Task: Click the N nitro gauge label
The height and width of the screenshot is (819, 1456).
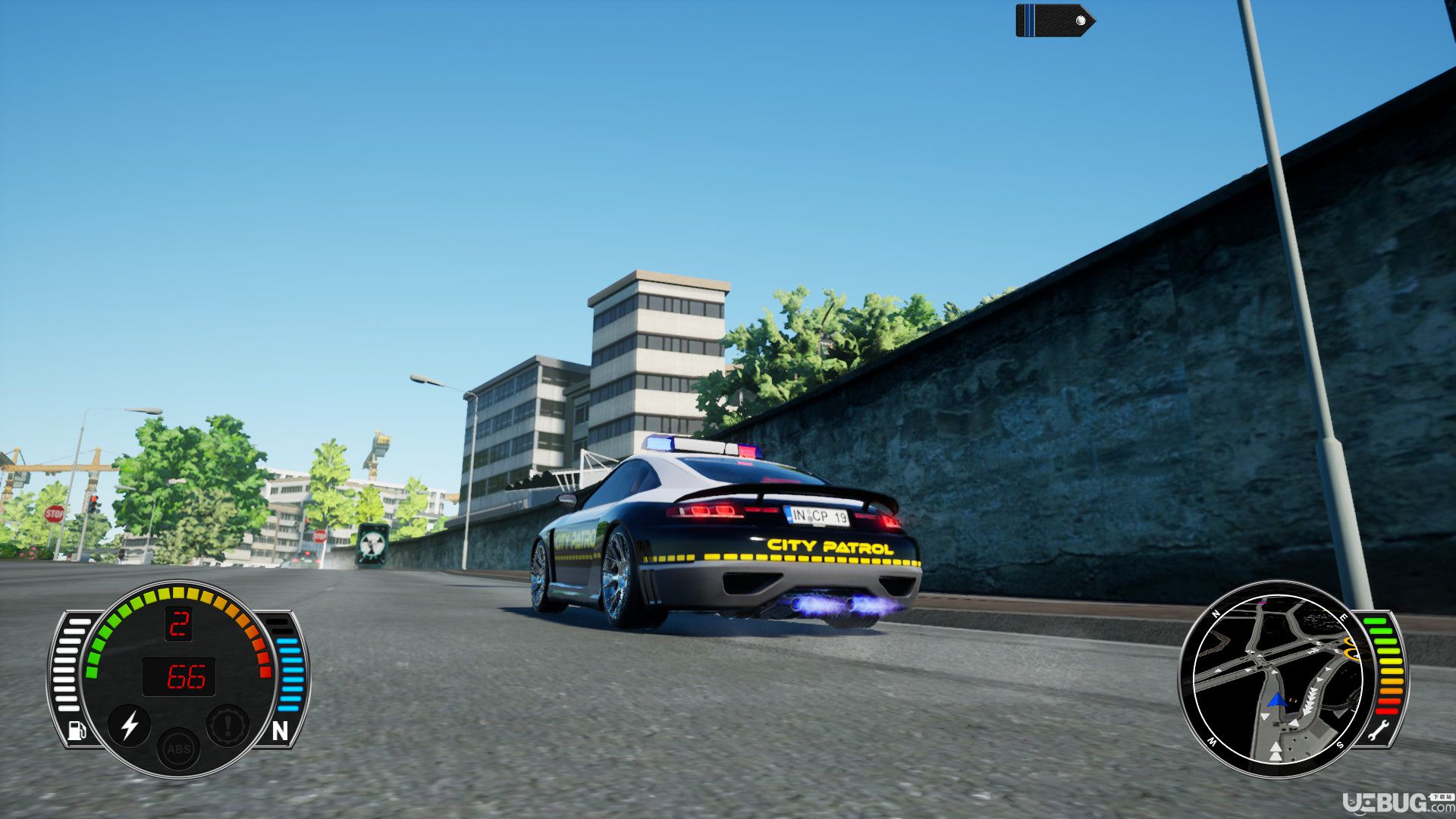Action: click(280, 731)
